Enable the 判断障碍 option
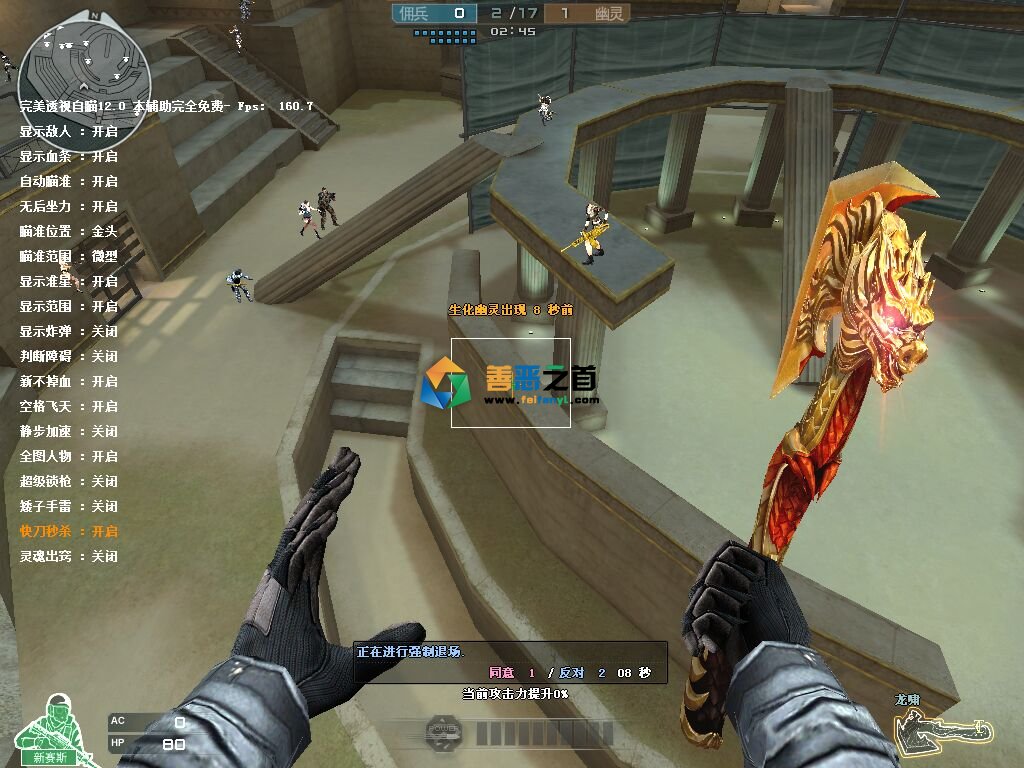 68,356
